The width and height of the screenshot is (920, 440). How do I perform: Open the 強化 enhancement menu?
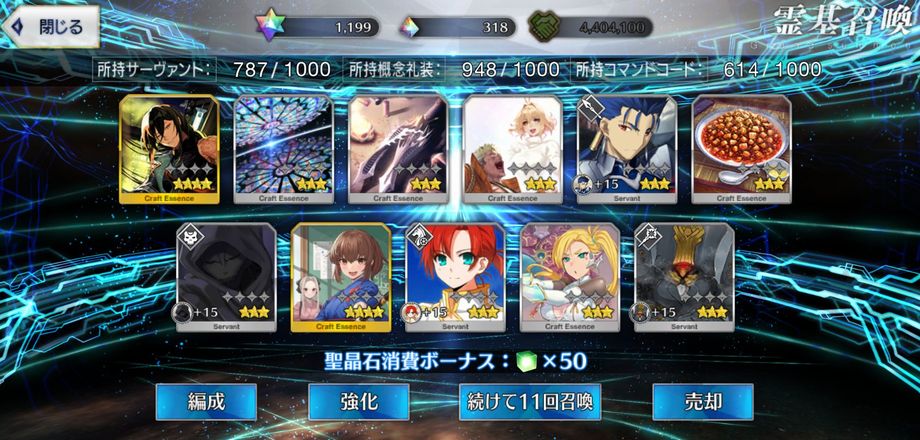pos(358,402)
